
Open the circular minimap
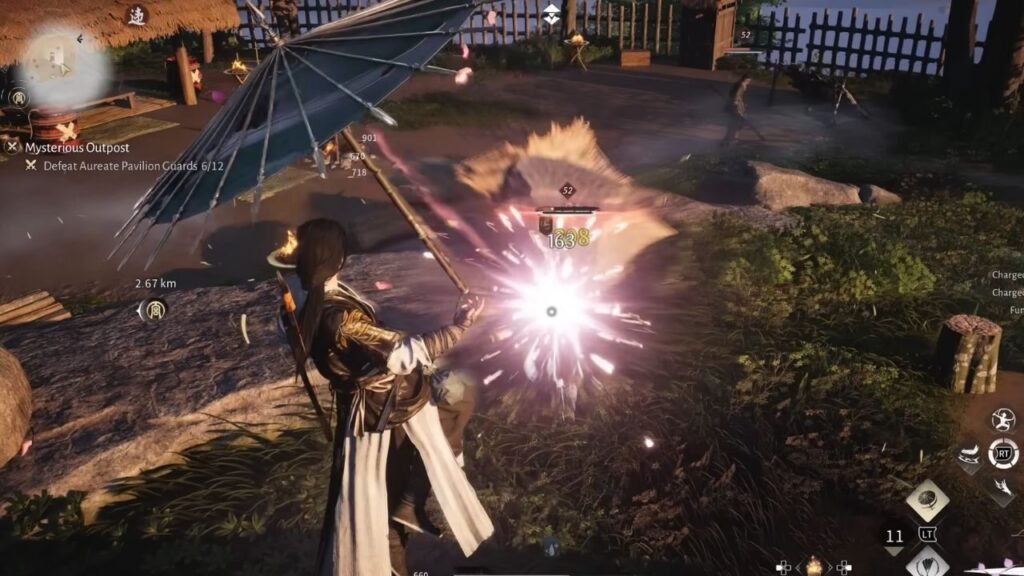tap(62, 62)
